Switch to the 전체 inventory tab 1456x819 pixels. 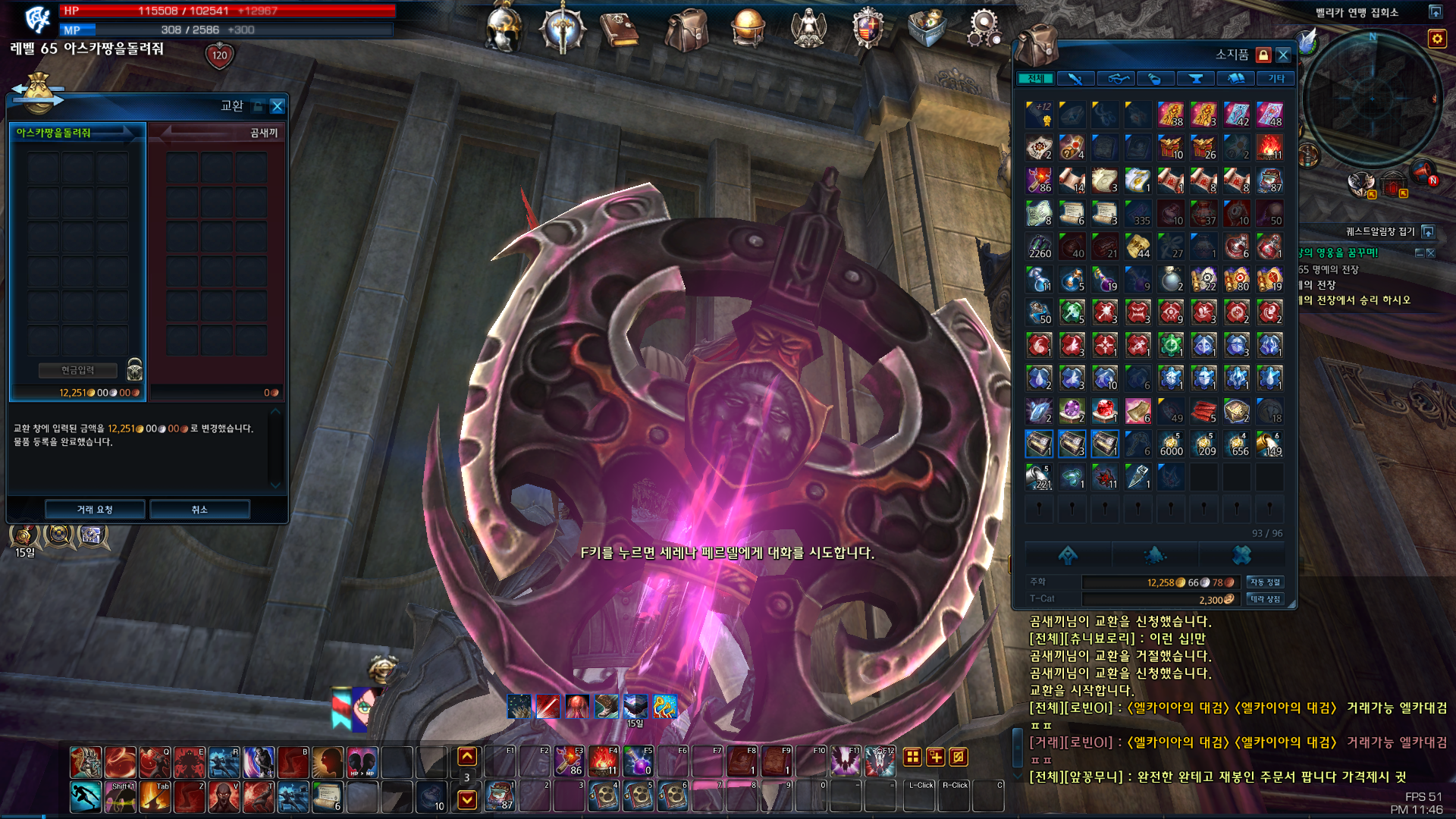1036,78
